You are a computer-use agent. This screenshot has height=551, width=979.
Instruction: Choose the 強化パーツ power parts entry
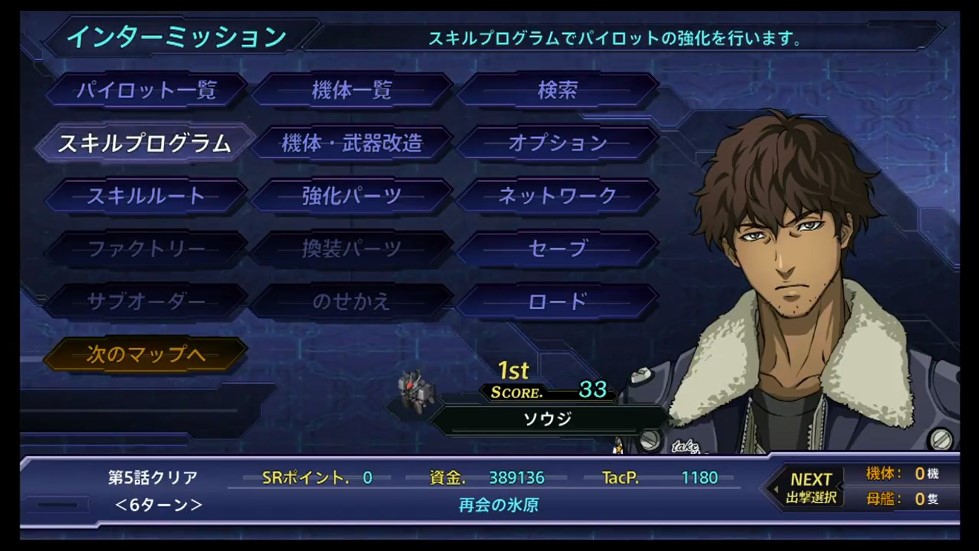click(351, 196)
